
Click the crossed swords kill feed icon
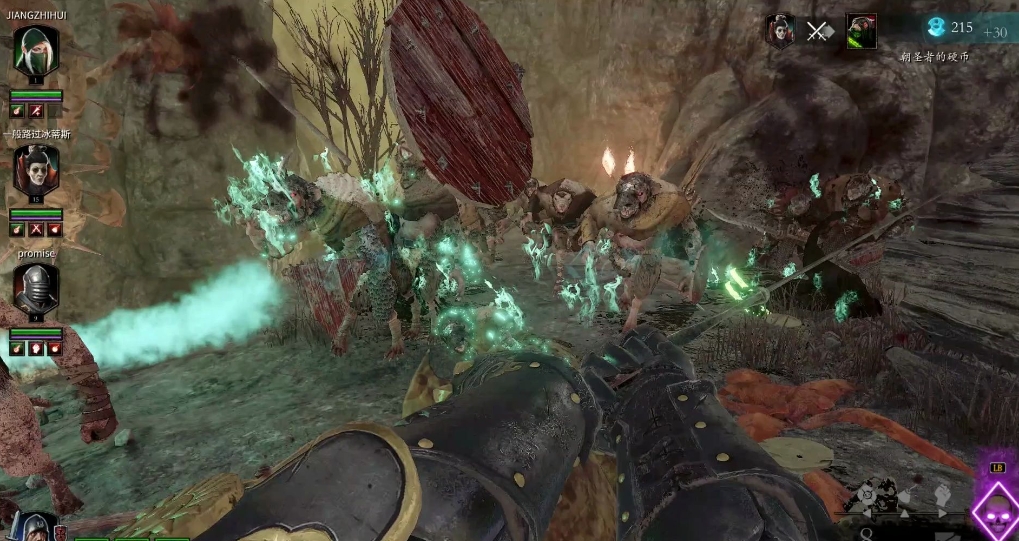coord(819,31)
